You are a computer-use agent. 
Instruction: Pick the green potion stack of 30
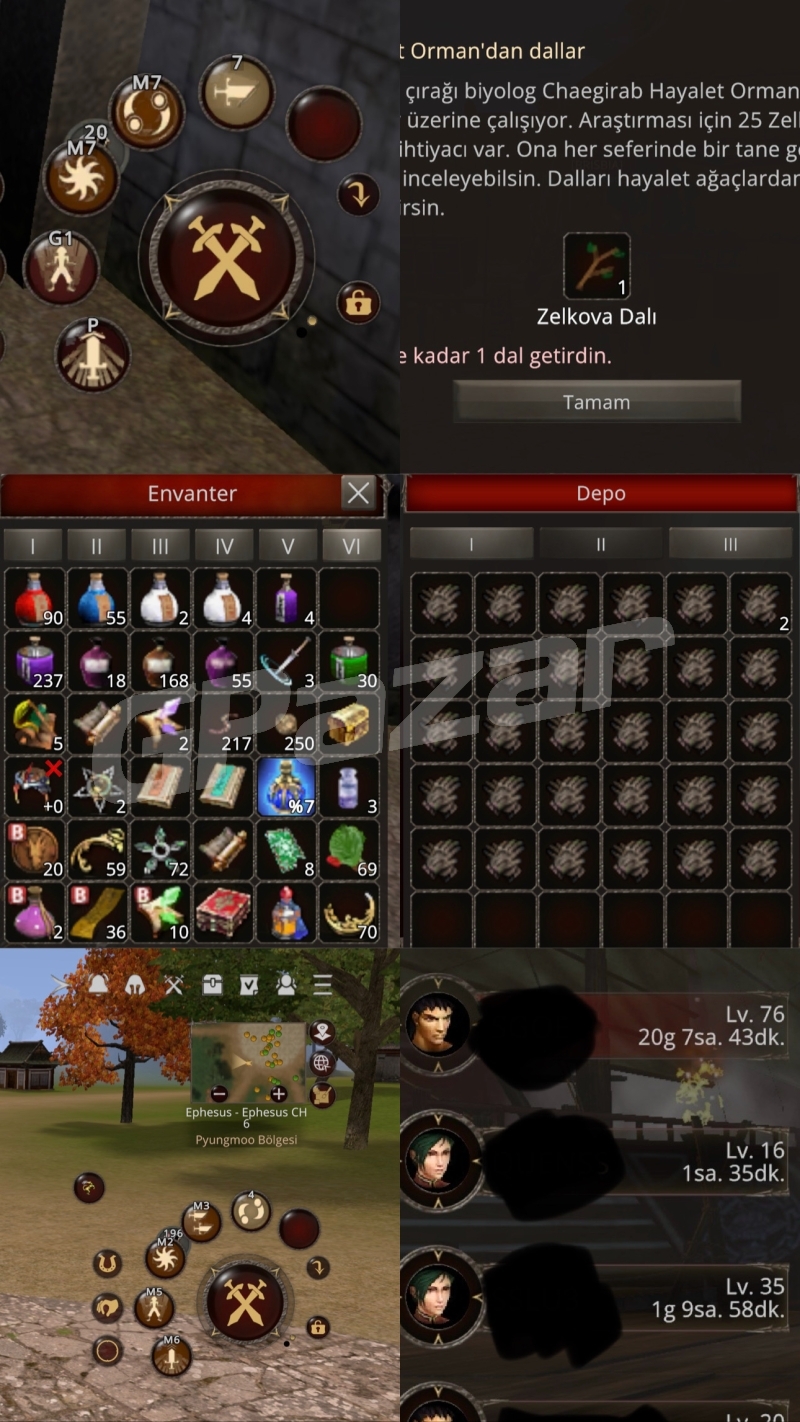coord(350,662)
